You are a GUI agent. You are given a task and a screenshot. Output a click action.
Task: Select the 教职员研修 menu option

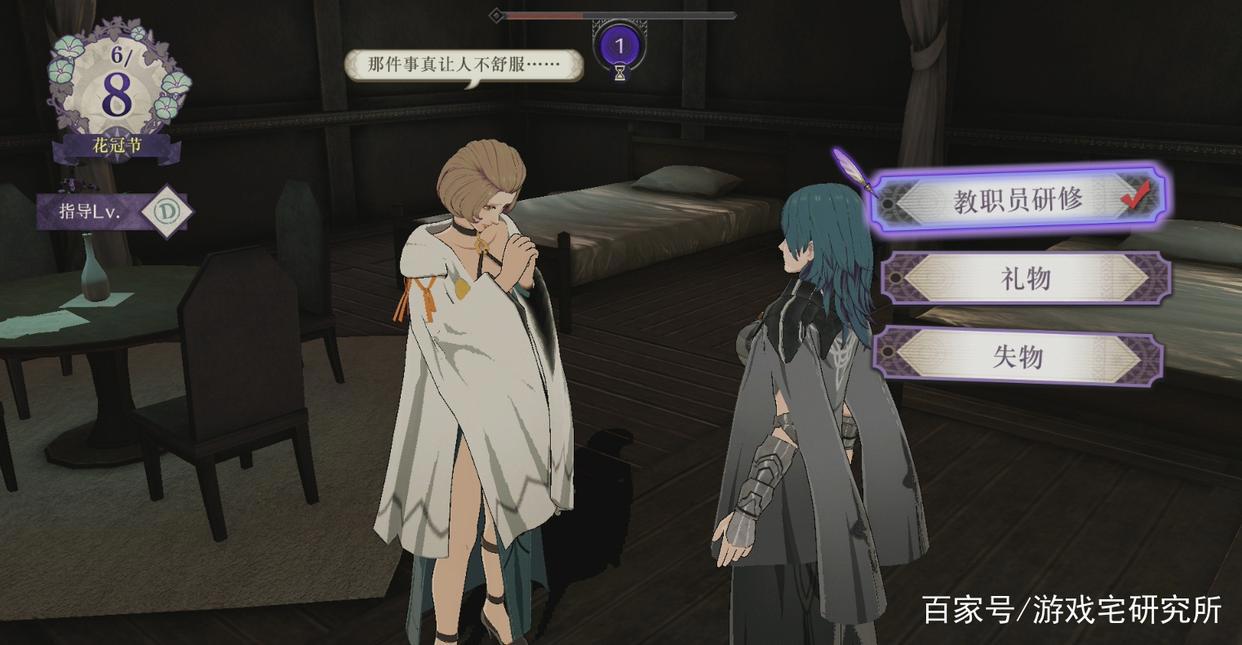coord(1018,200)
